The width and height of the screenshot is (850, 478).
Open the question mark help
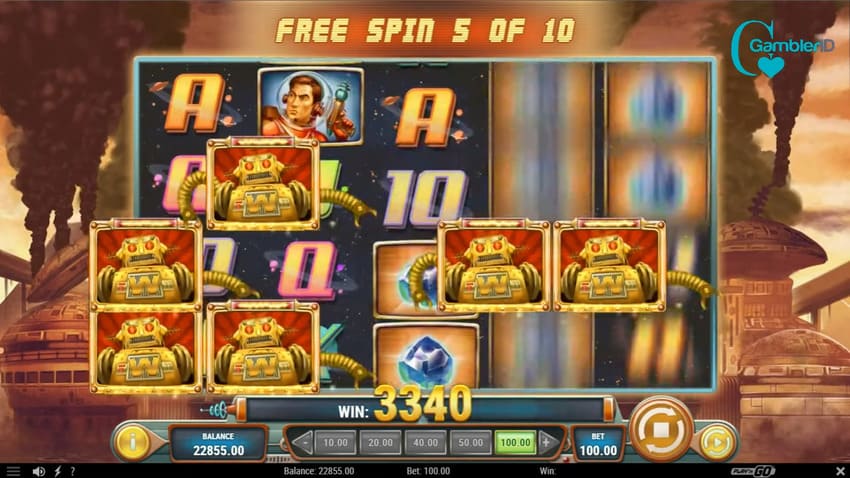pyautogui.click(x=74, y=470)
